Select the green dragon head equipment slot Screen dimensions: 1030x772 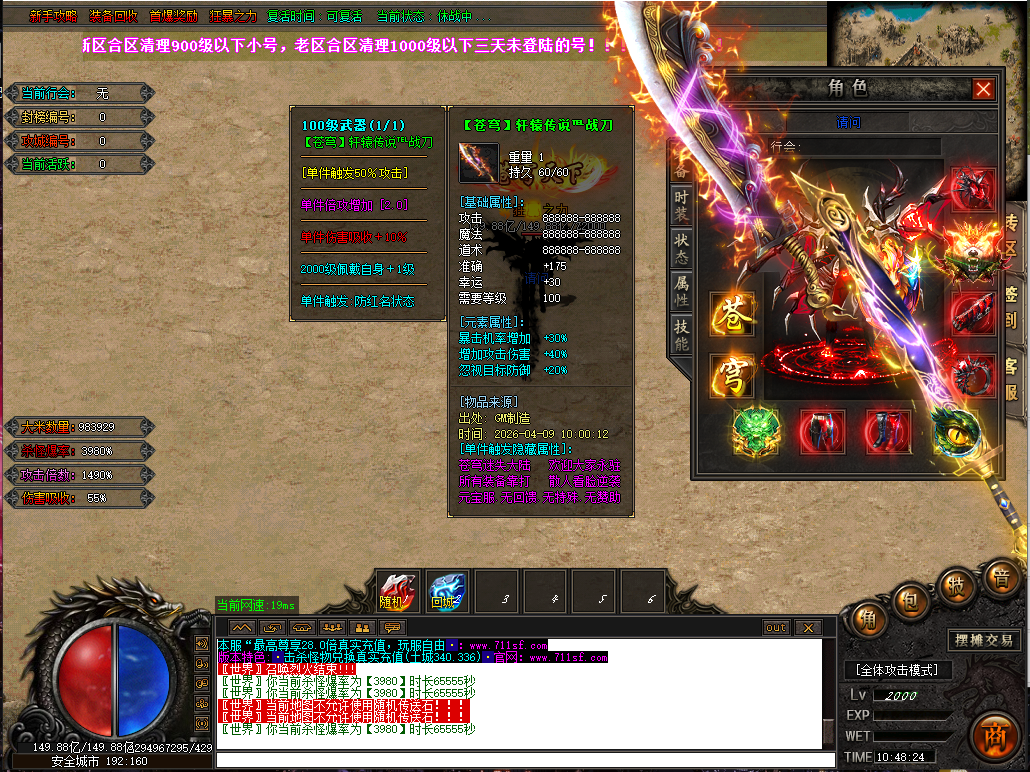(x=755, y=430)
